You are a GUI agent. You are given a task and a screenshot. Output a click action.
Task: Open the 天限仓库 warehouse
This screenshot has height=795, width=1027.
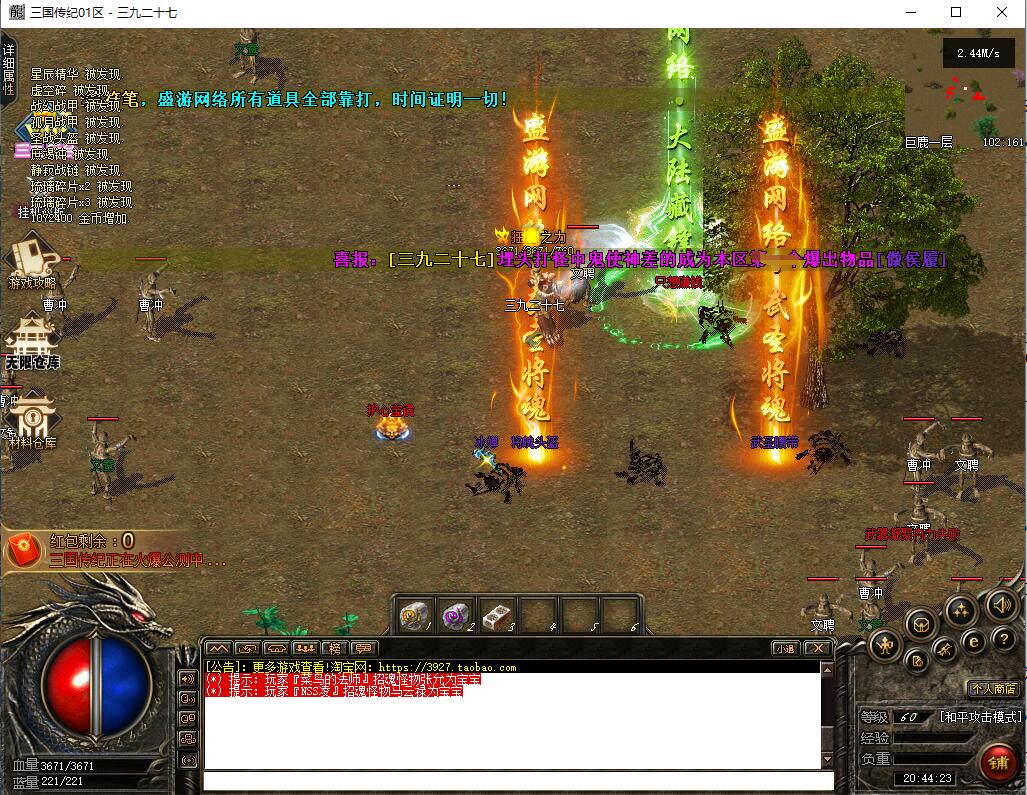[x=32, y=342]
